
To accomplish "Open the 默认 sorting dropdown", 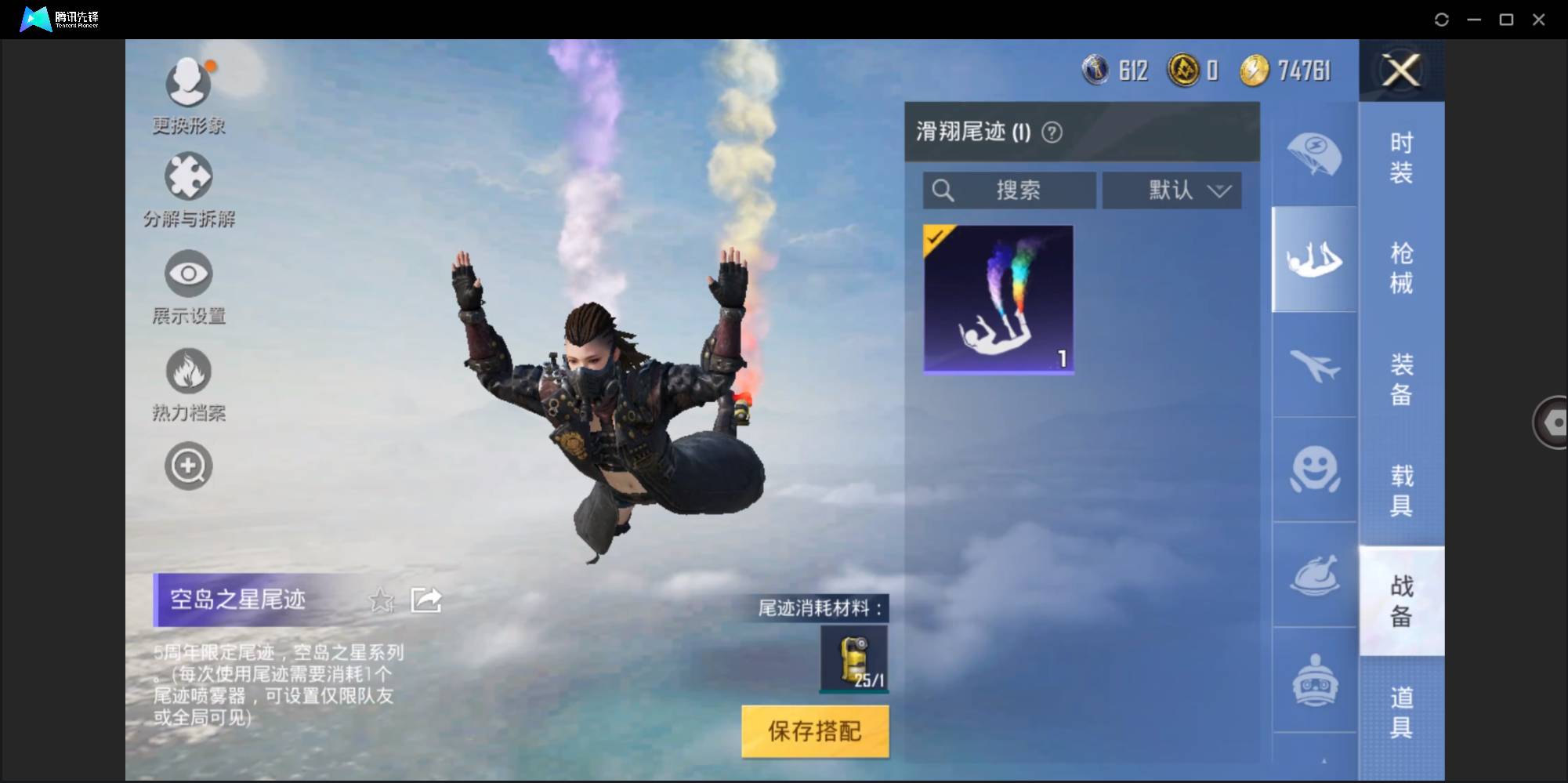I will pyautogui.click(x=1171, y=190).
